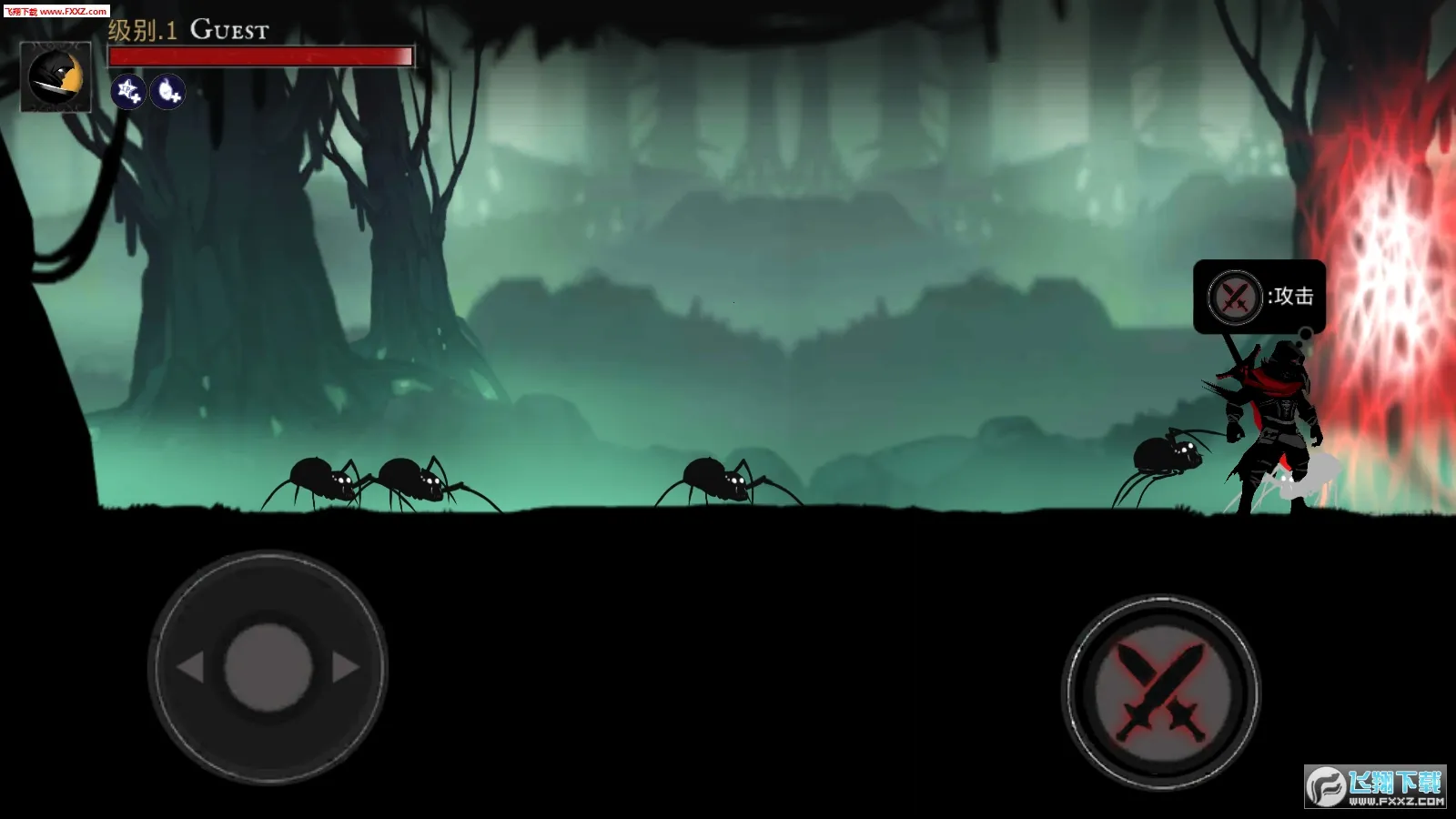This screenshot has width=1456, height=819.
Task: Open the ninja character portrait
Action: coord(56,77)
